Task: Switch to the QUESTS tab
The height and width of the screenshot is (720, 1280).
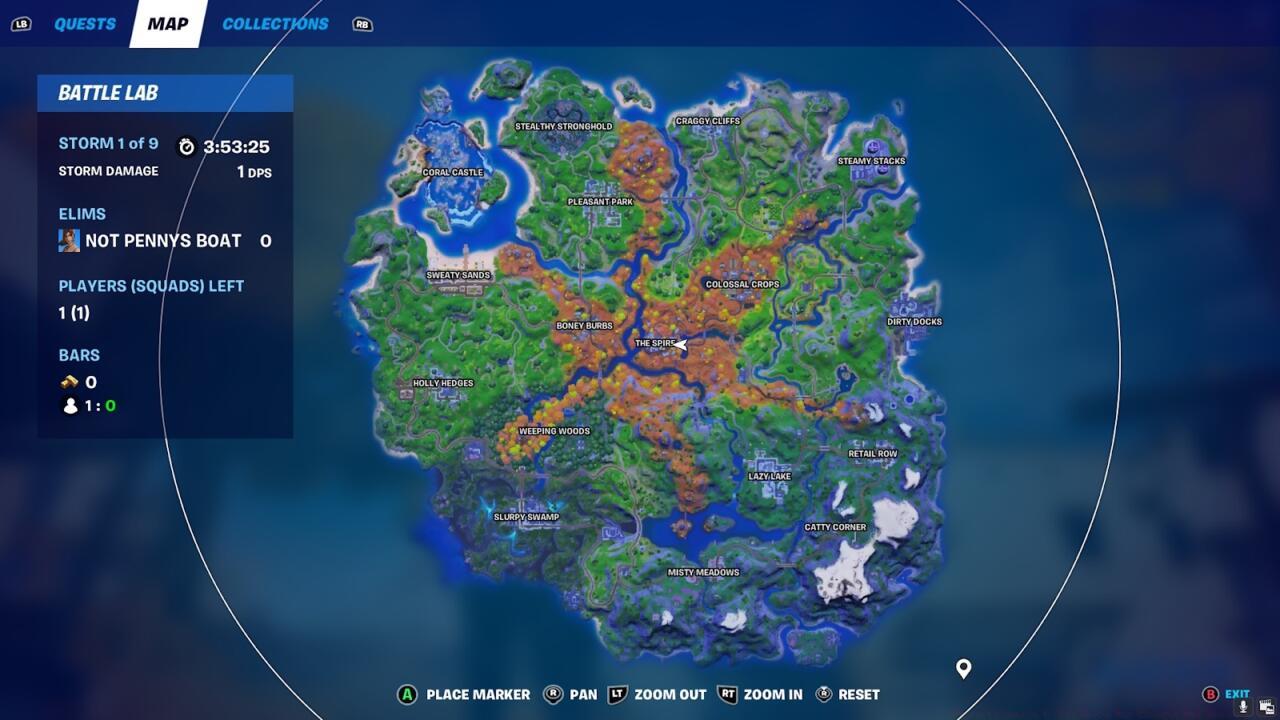Action: tap(85, 23)
